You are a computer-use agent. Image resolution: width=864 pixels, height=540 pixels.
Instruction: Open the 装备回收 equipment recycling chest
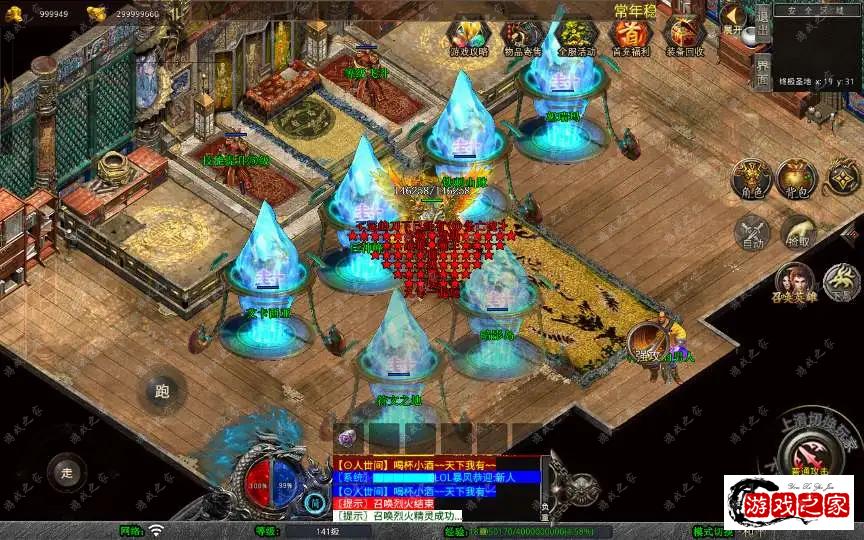[684, 37]
